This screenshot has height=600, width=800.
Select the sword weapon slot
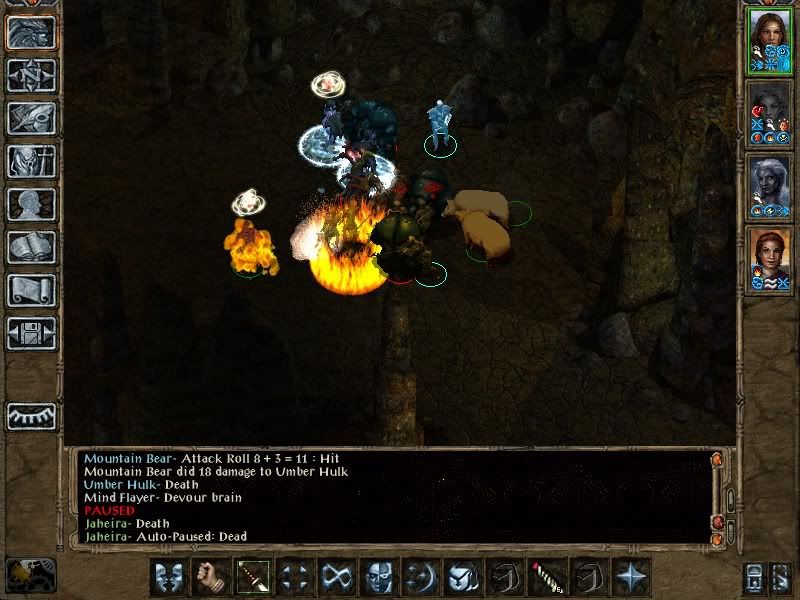click(251, 577)
